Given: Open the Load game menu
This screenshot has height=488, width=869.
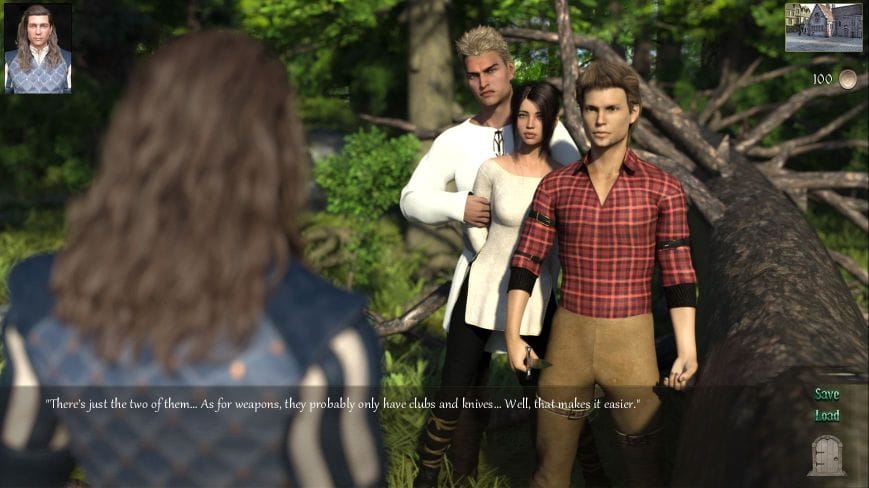Looking at the screenshot, I should [826, 416].
